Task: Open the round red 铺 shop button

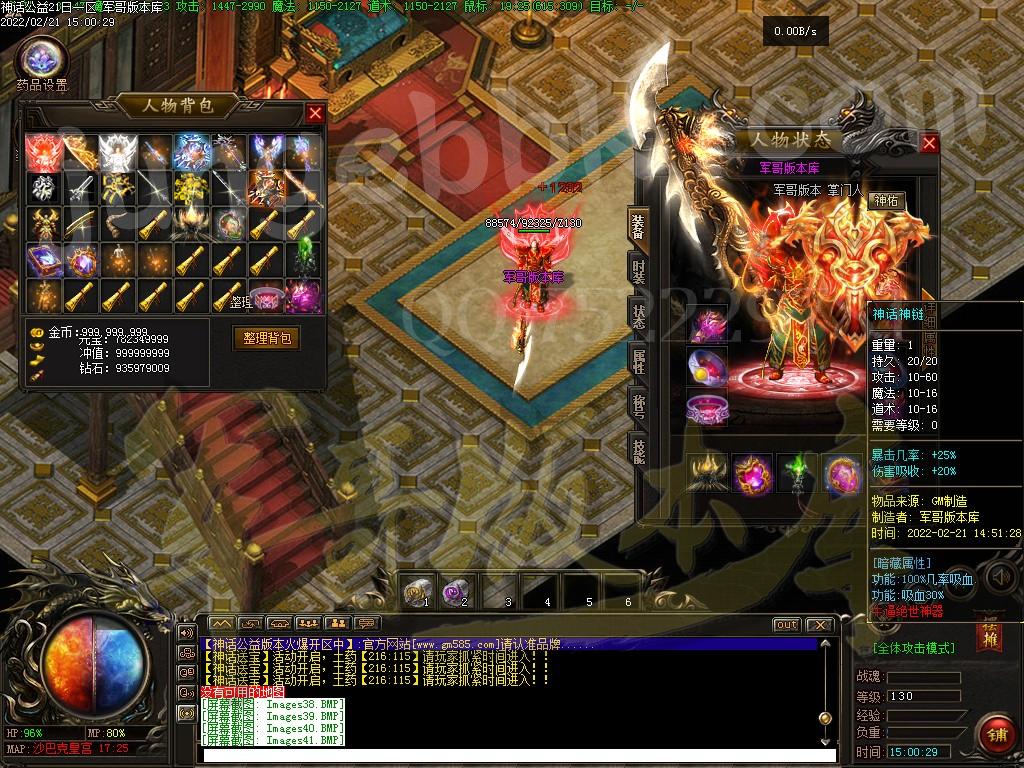Action: click(996, 735)
